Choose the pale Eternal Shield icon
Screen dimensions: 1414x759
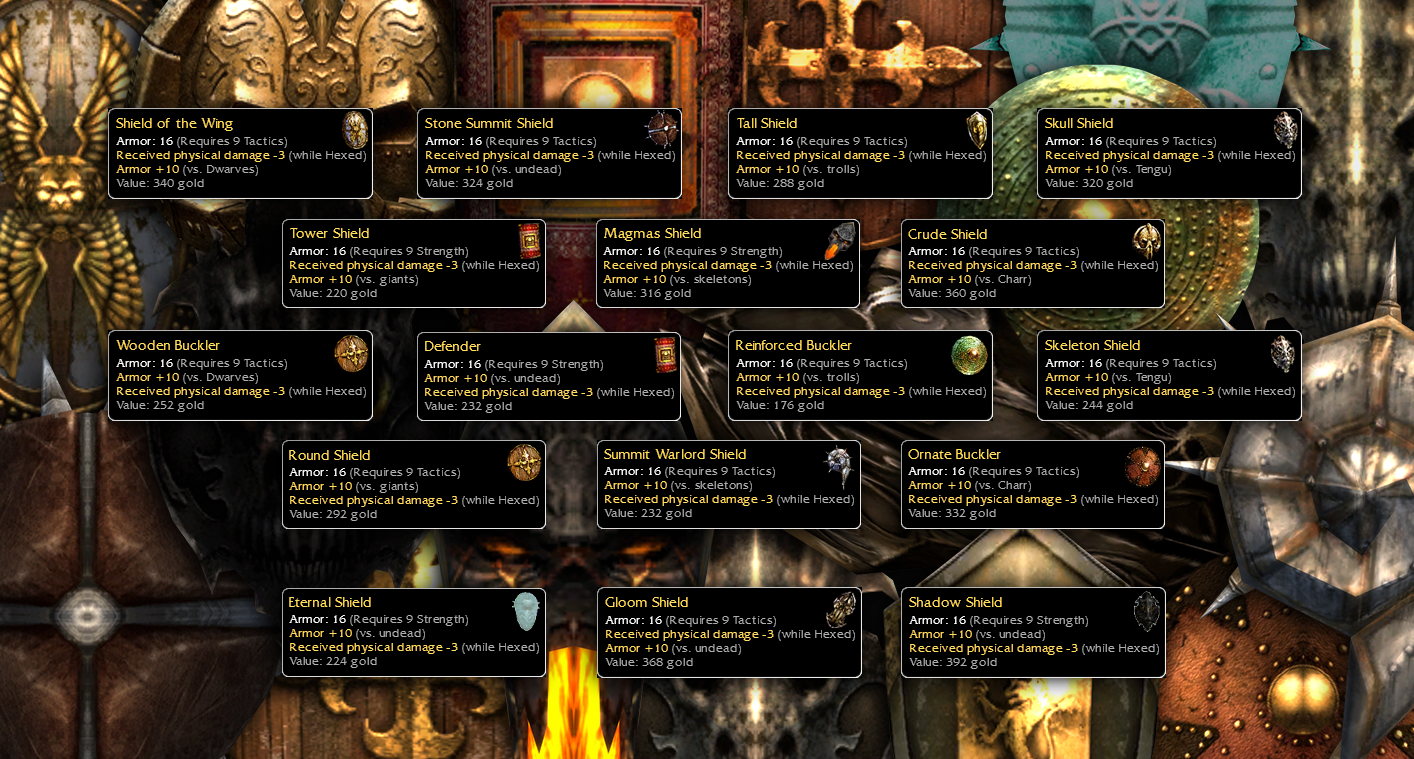coord(525,611)
